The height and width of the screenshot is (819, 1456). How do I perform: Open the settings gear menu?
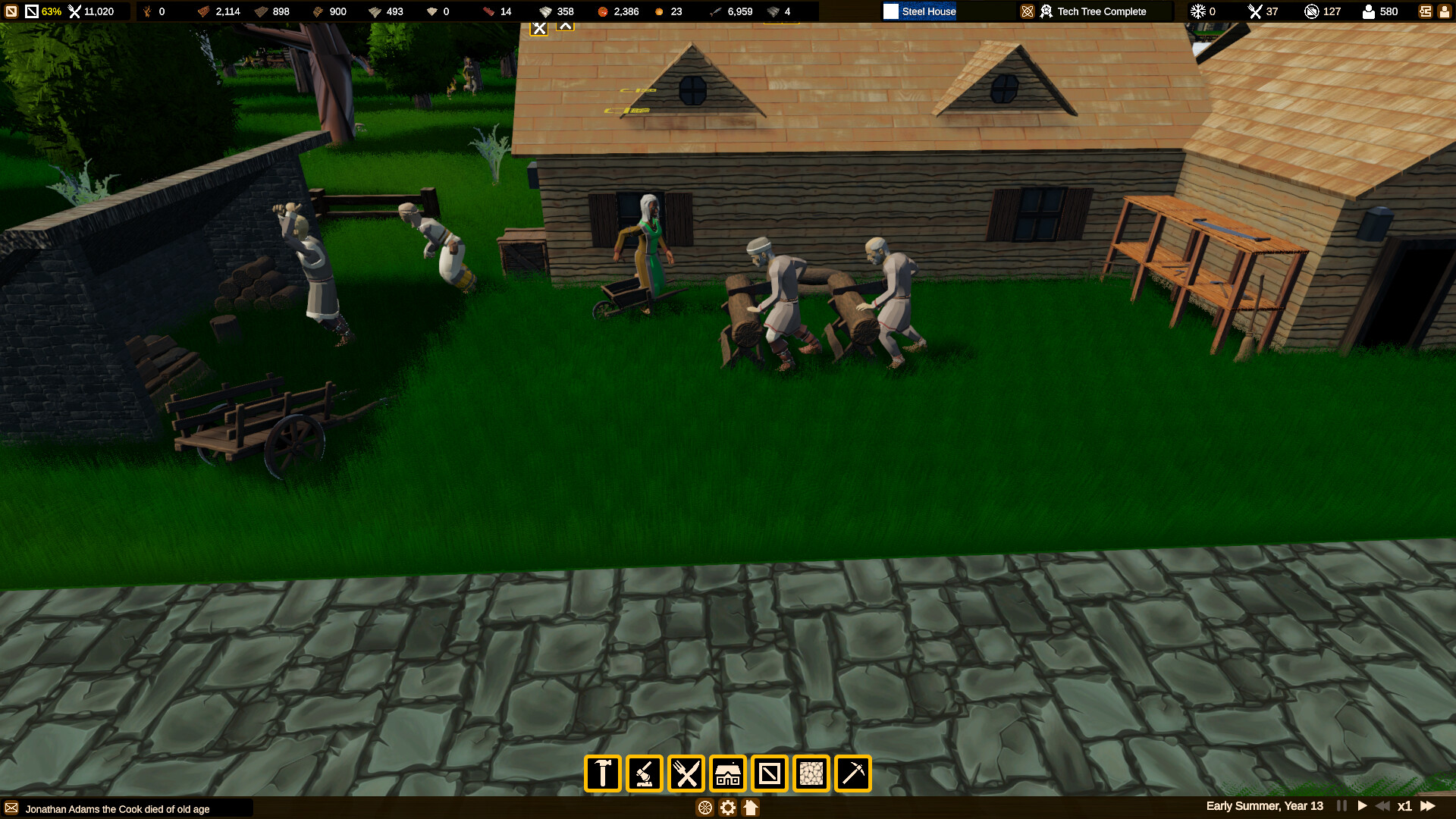coord(727,808)
